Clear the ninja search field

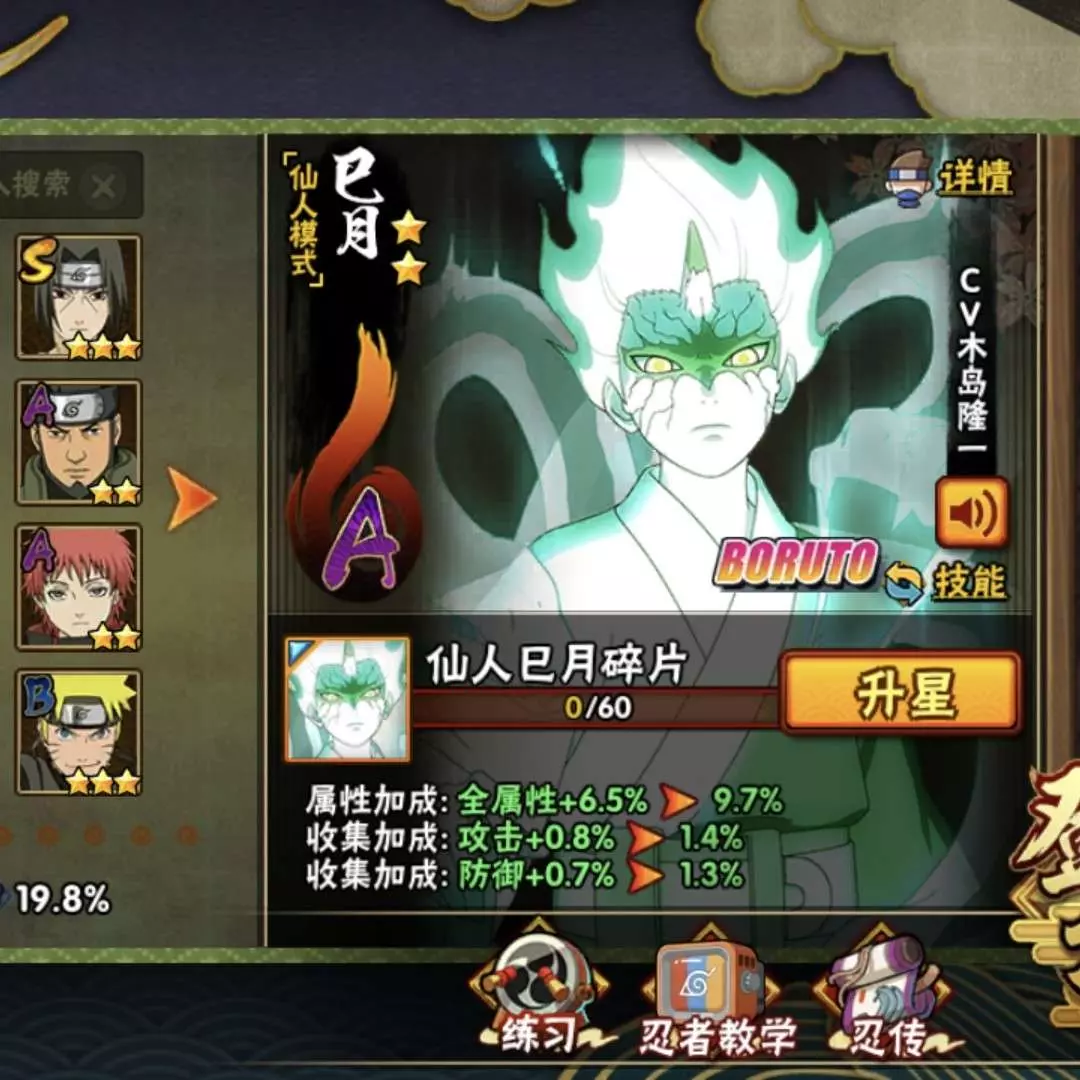[x=103, y=186]
